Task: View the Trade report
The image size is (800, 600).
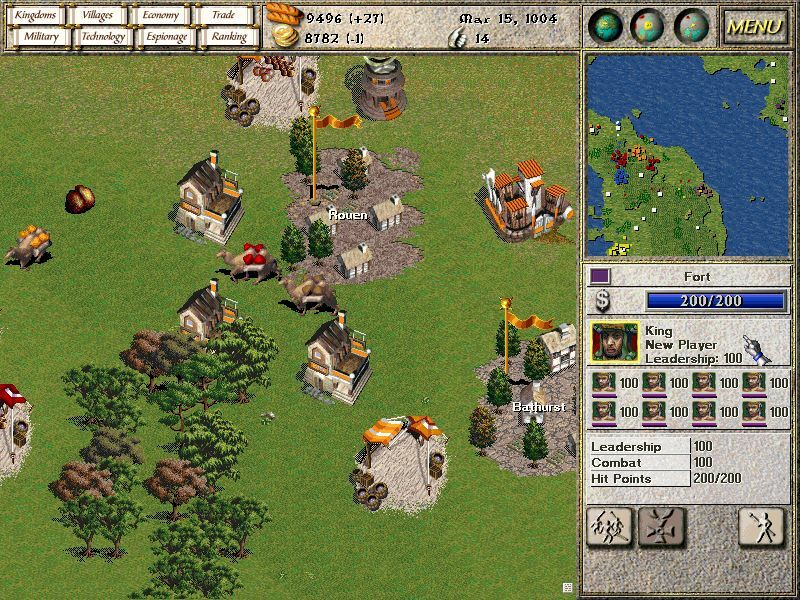Action: click(222, 15)
